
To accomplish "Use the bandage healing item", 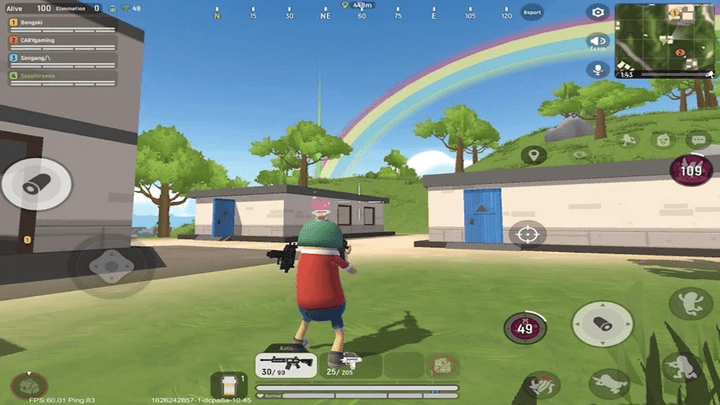I will point(229,384).
